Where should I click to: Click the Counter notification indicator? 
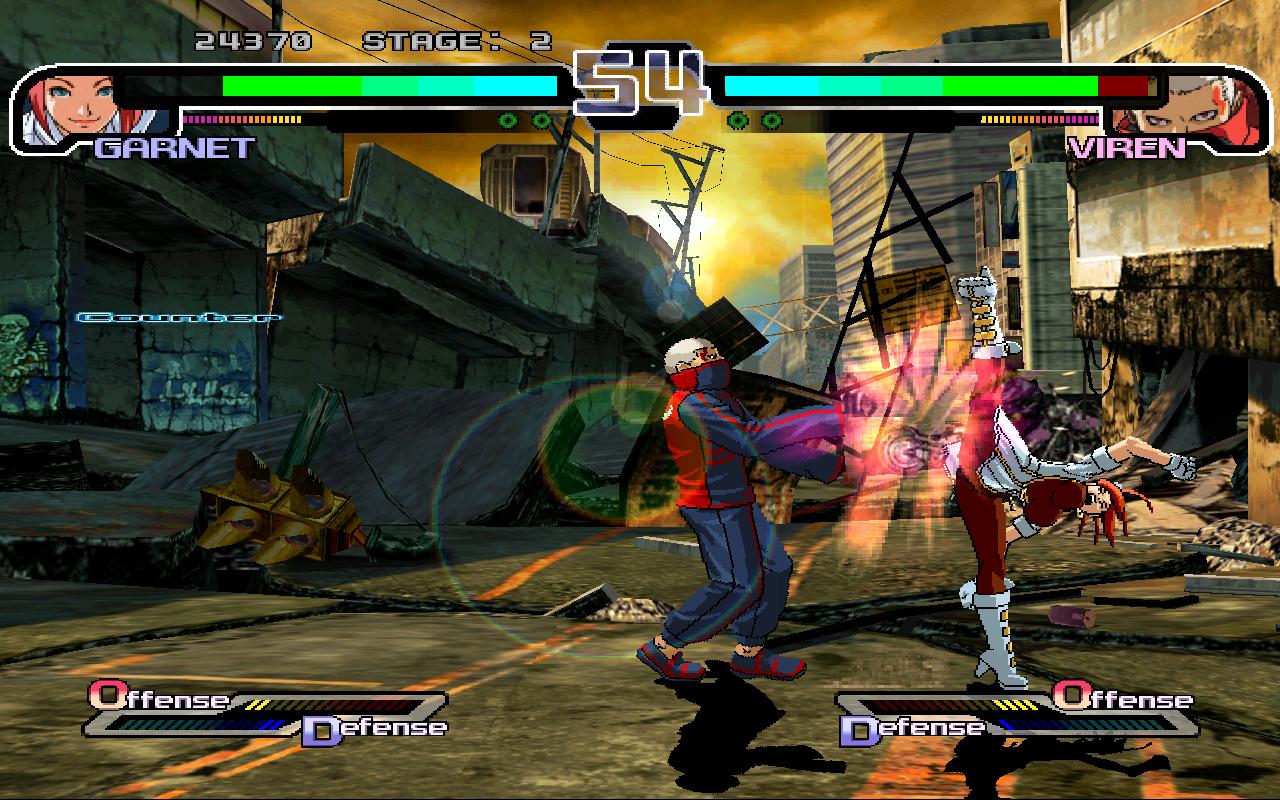(180, 318)
